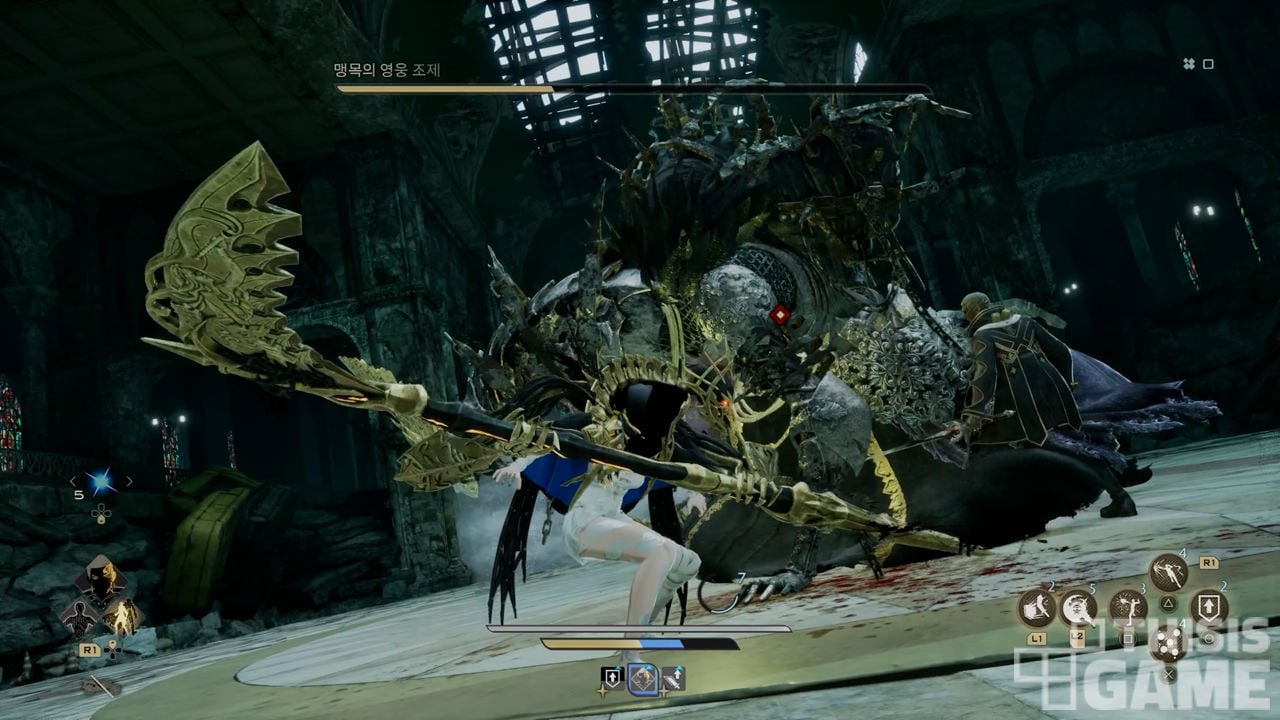
Task: Activate the shield with up arrow skill
Action: (1208, 607)
